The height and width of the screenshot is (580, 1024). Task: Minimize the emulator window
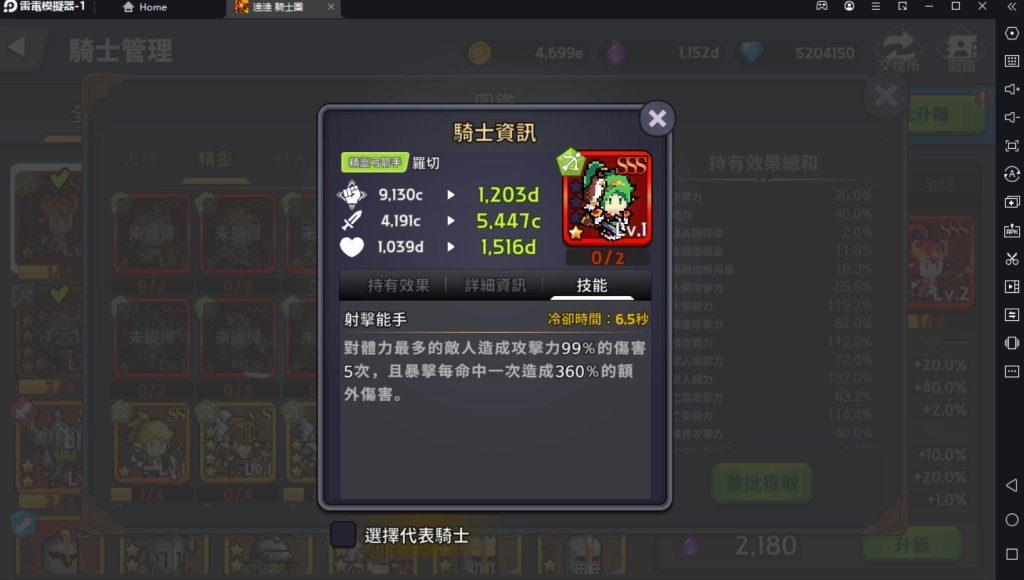[929, 7]
